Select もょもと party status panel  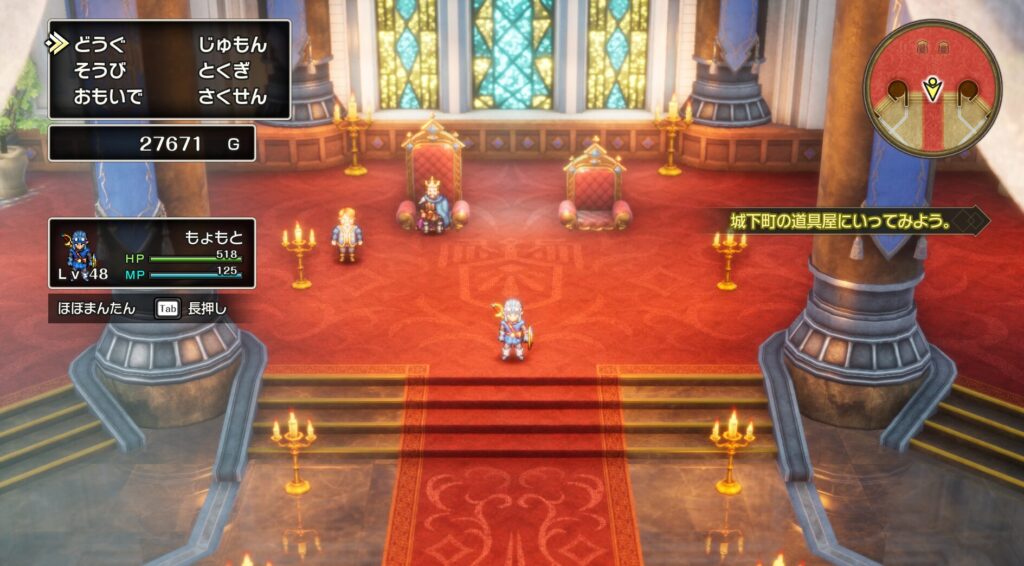pyautogui.click(x=152, y=253)
